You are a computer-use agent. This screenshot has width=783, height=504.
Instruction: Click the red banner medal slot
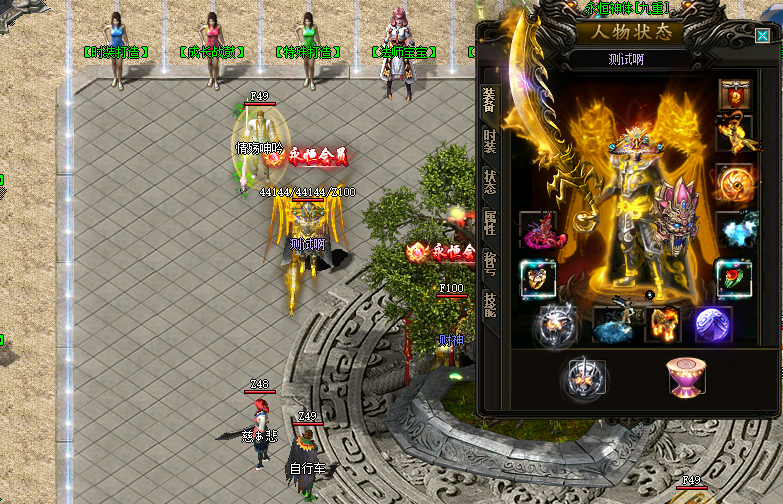click(x=735, y=96)
